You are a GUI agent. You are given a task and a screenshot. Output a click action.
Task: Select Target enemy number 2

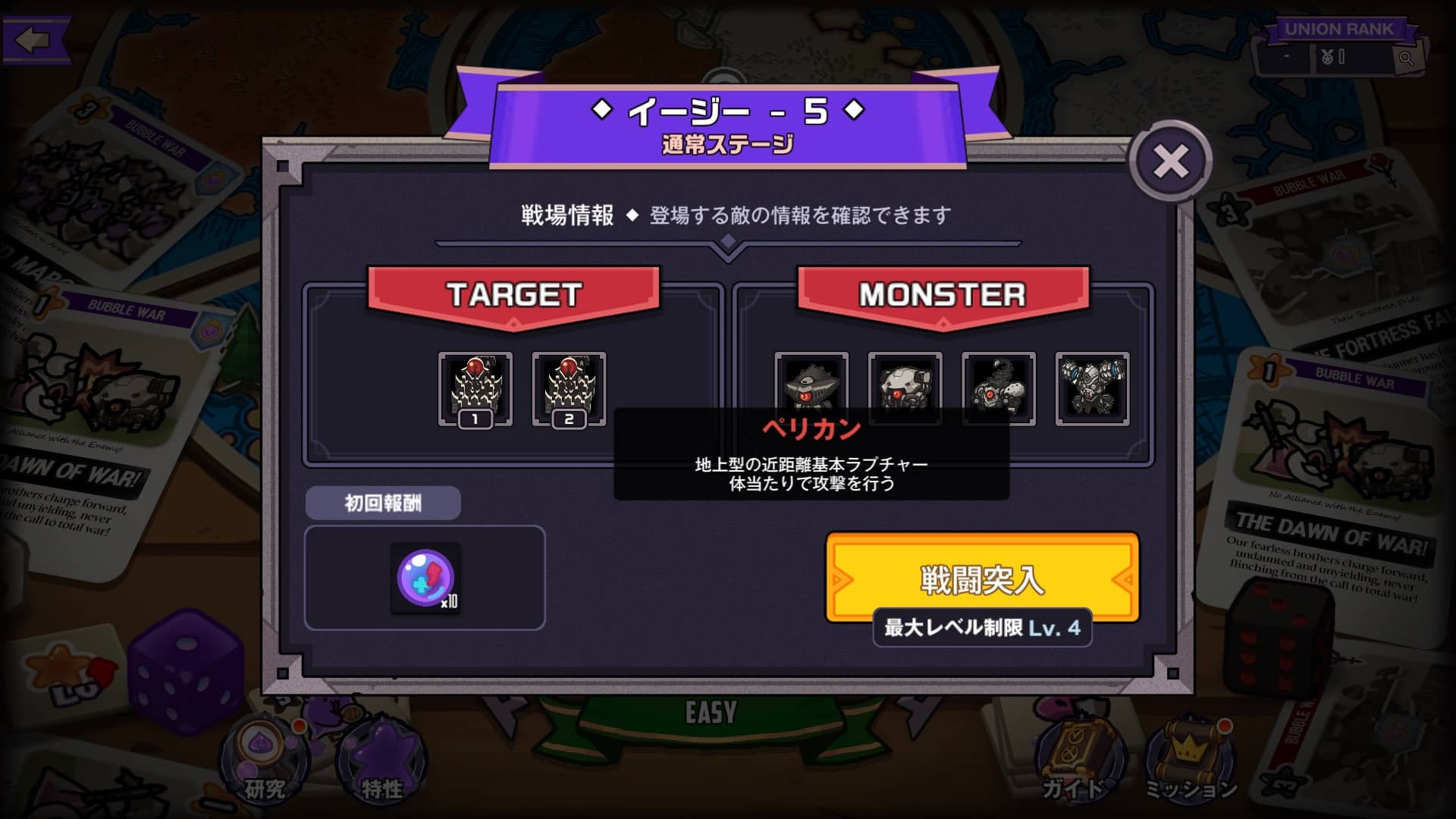tap(569, 387)
